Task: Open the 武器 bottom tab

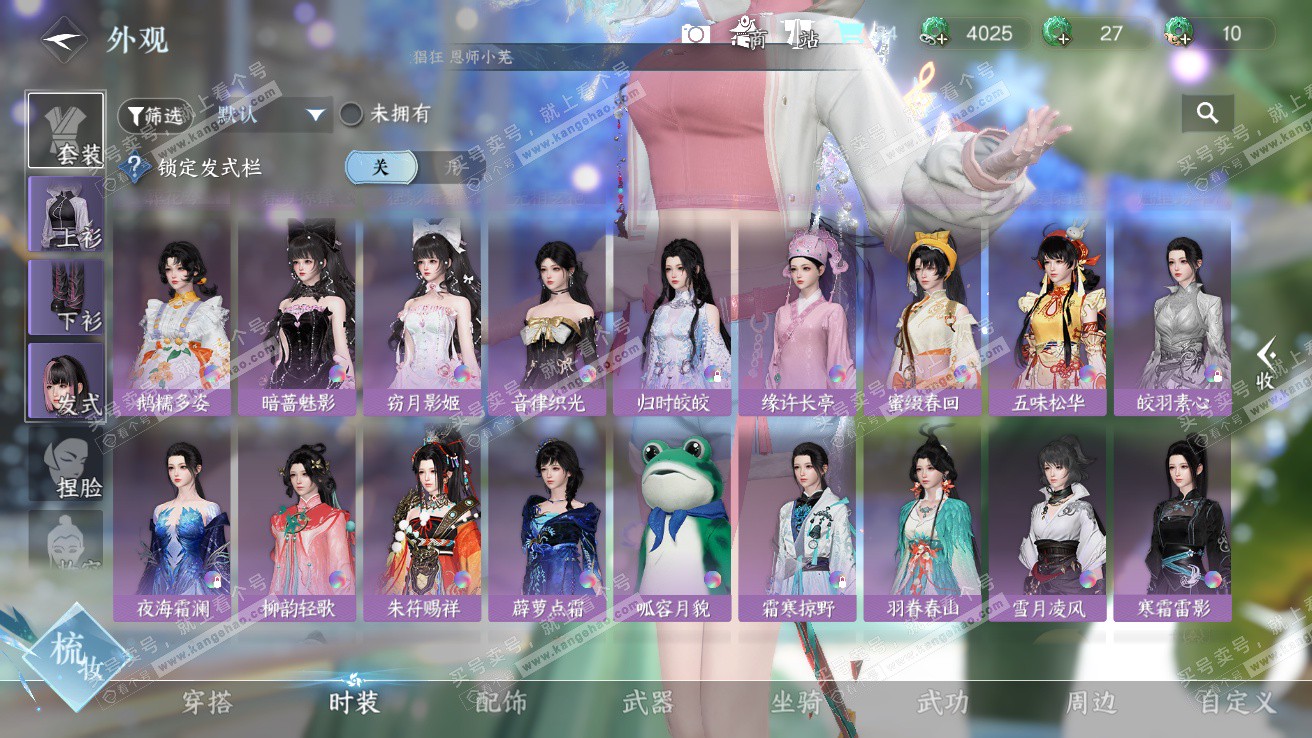Action: (648, 702)
